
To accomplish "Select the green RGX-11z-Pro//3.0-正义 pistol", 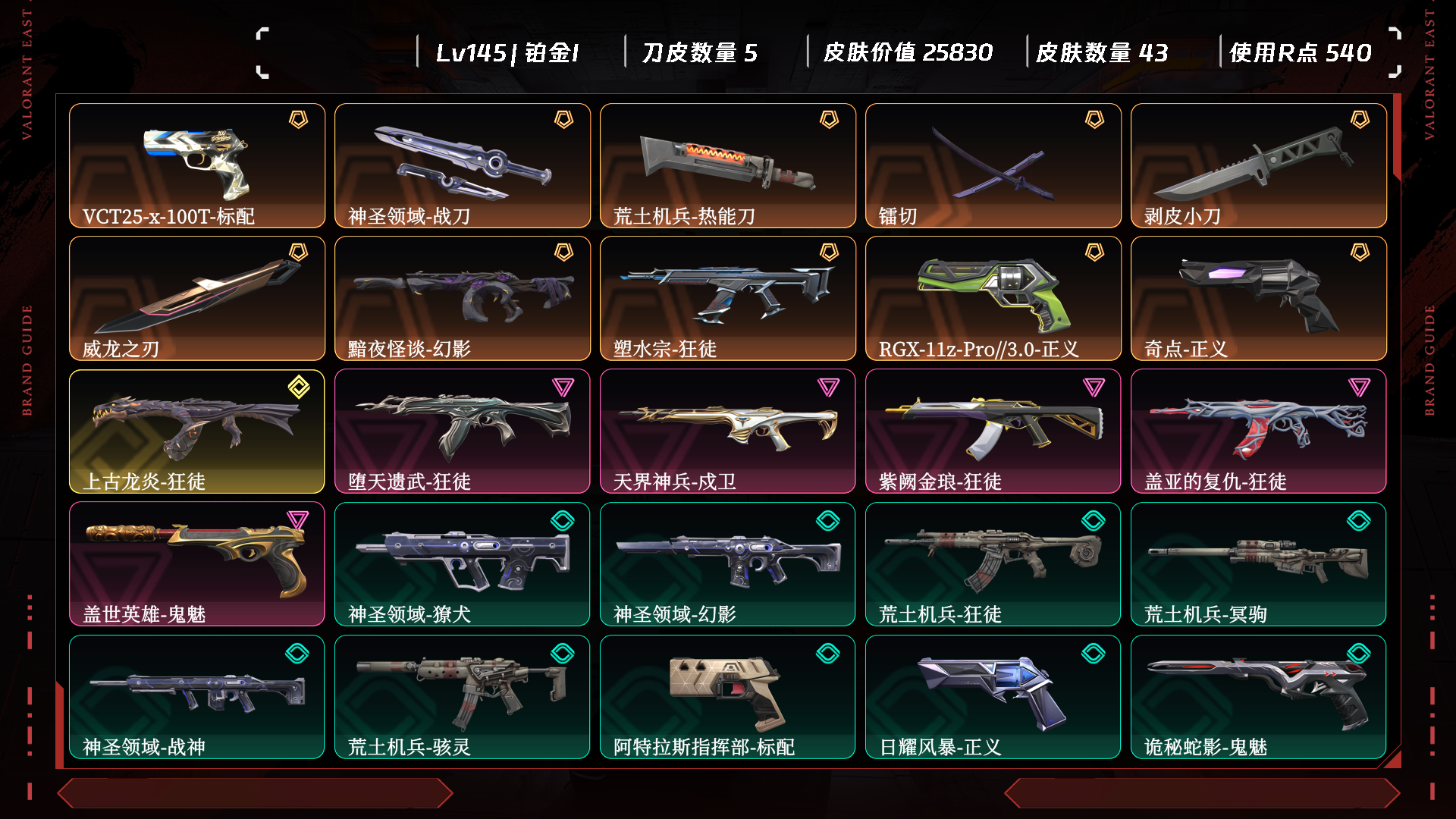I will (993, 298).
